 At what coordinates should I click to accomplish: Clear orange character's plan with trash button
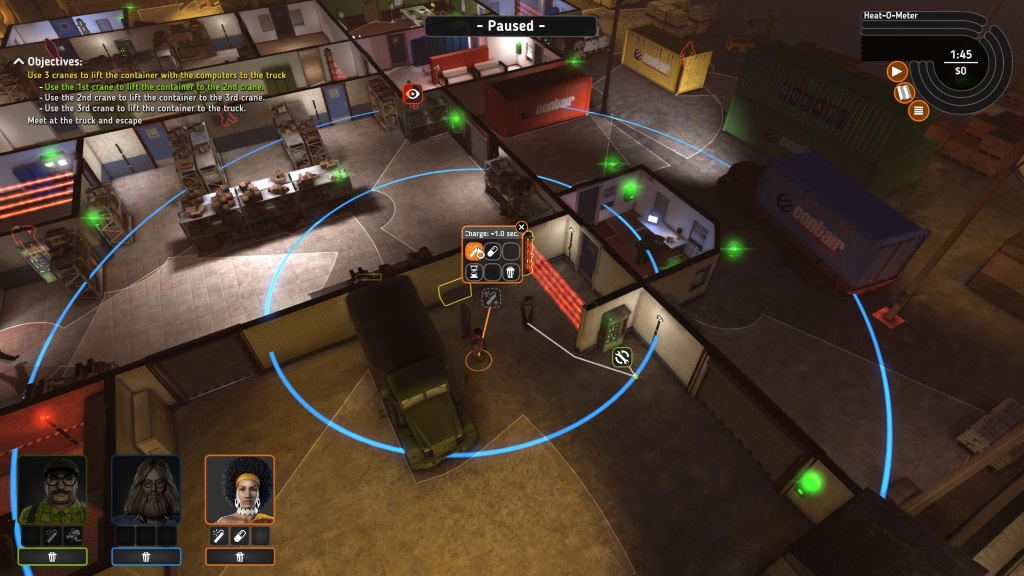[240, 556]
